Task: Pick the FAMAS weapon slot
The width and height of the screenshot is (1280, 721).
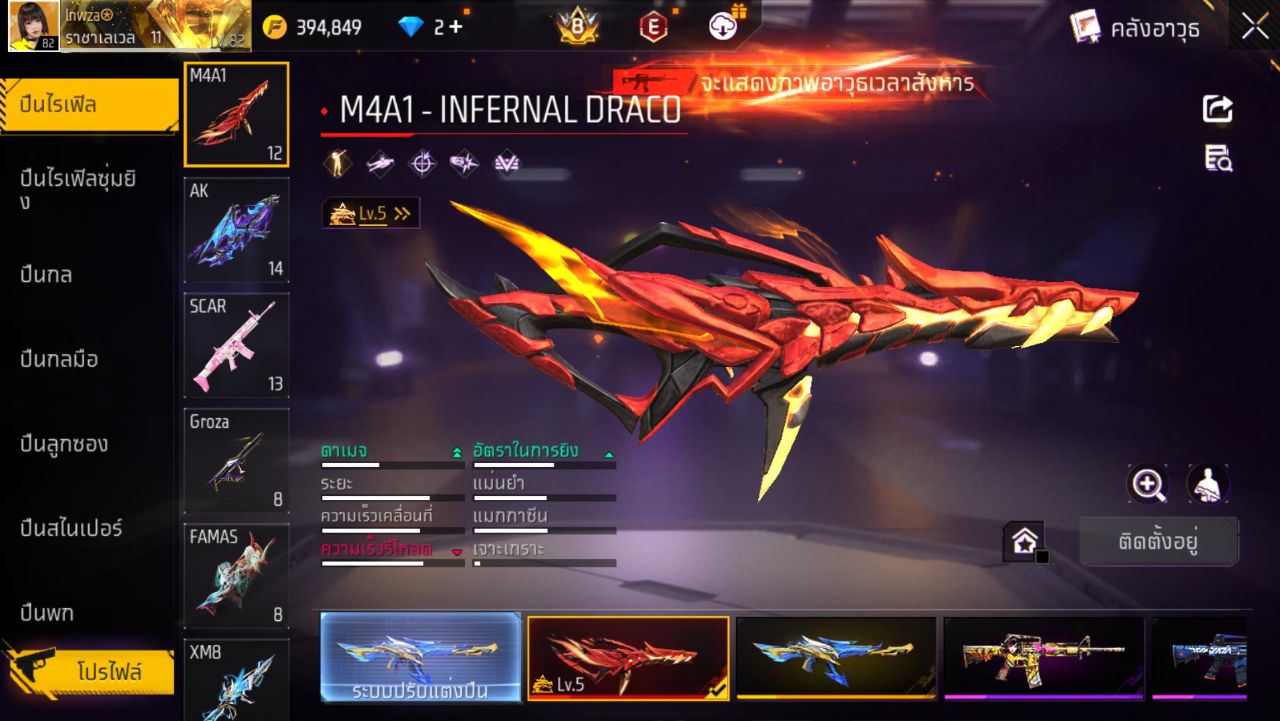Action: 237,575
